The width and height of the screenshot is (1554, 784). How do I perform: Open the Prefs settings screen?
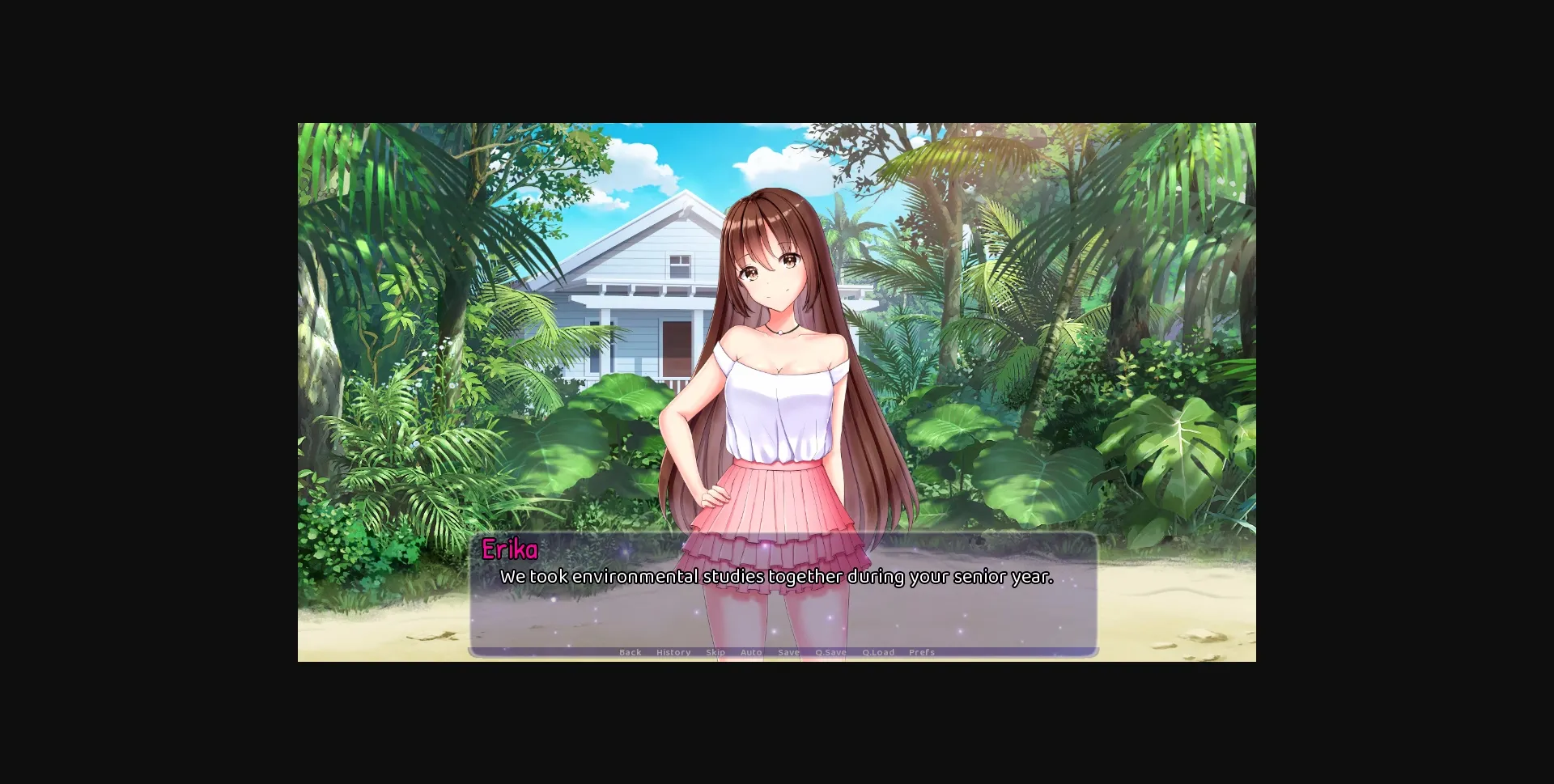coord(922,652)
